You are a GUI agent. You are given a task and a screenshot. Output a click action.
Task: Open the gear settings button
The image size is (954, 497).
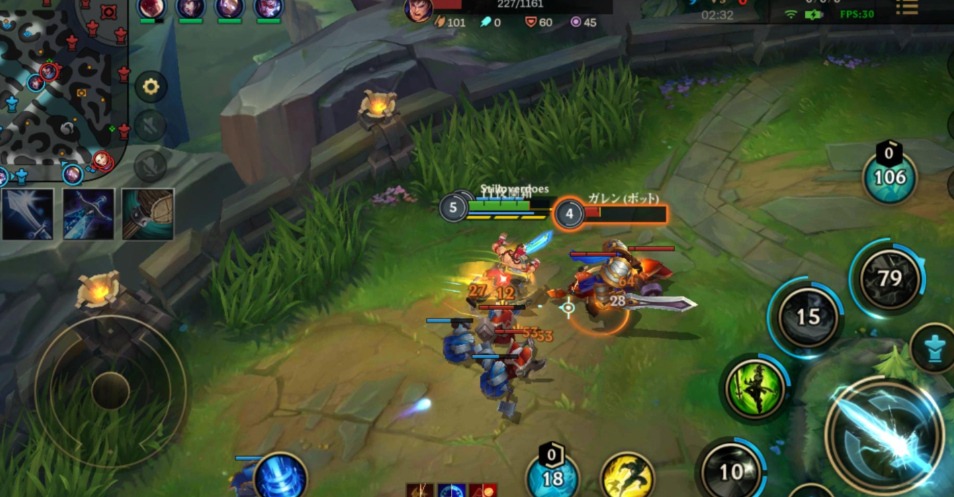pyautogui.click(x=150, y=86)
